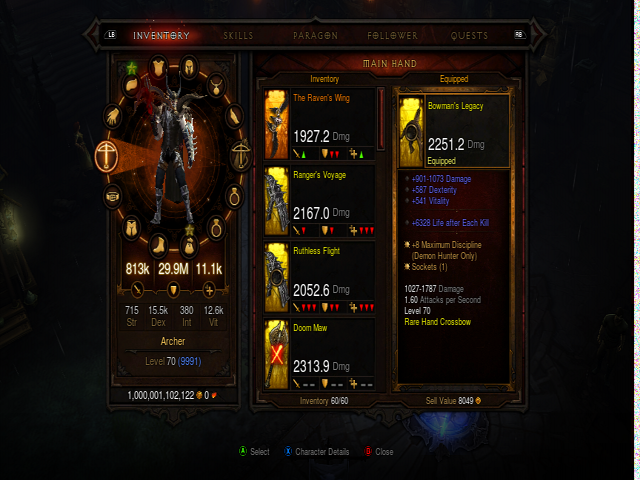Viewport: 640px width, 480px height.
Task: Click the equipped Bowman's Legacy card
Action: click(x=454, y=131)
